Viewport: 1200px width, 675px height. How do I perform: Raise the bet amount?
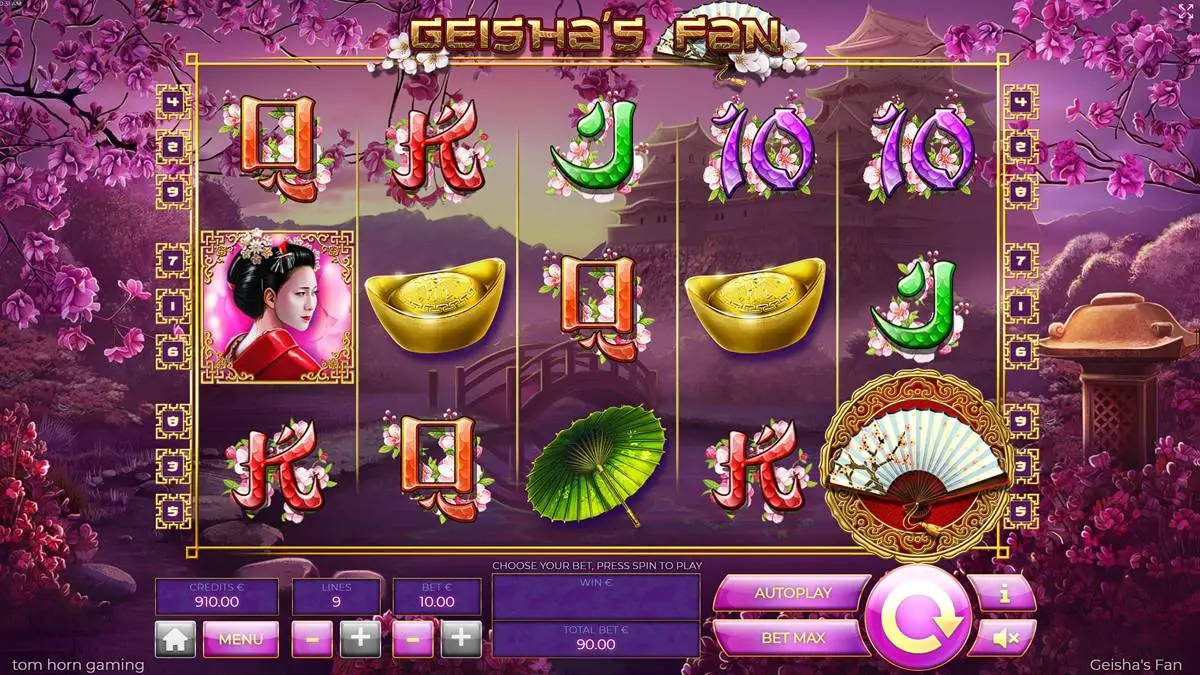click(x=461, y=638)
